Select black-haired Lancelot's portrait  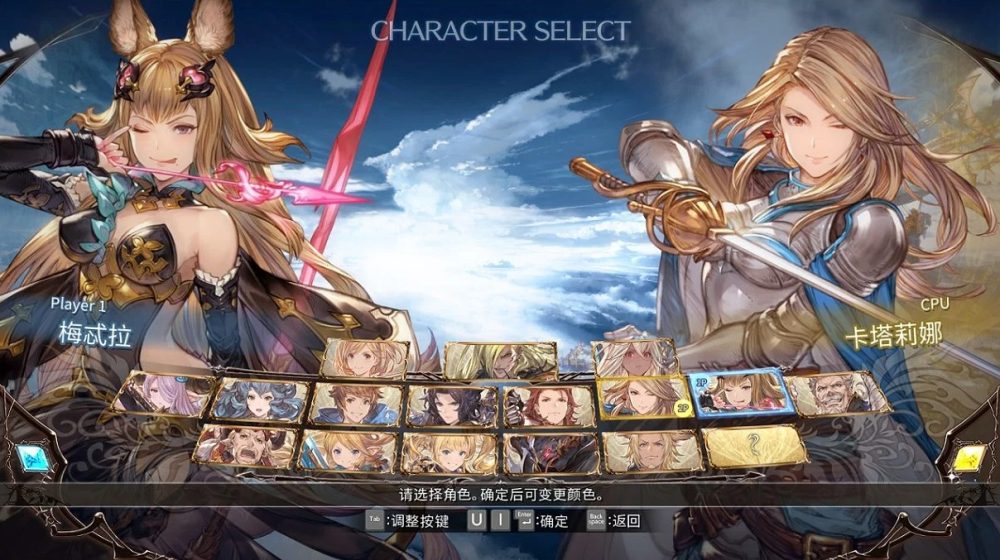tap(451, 406)
